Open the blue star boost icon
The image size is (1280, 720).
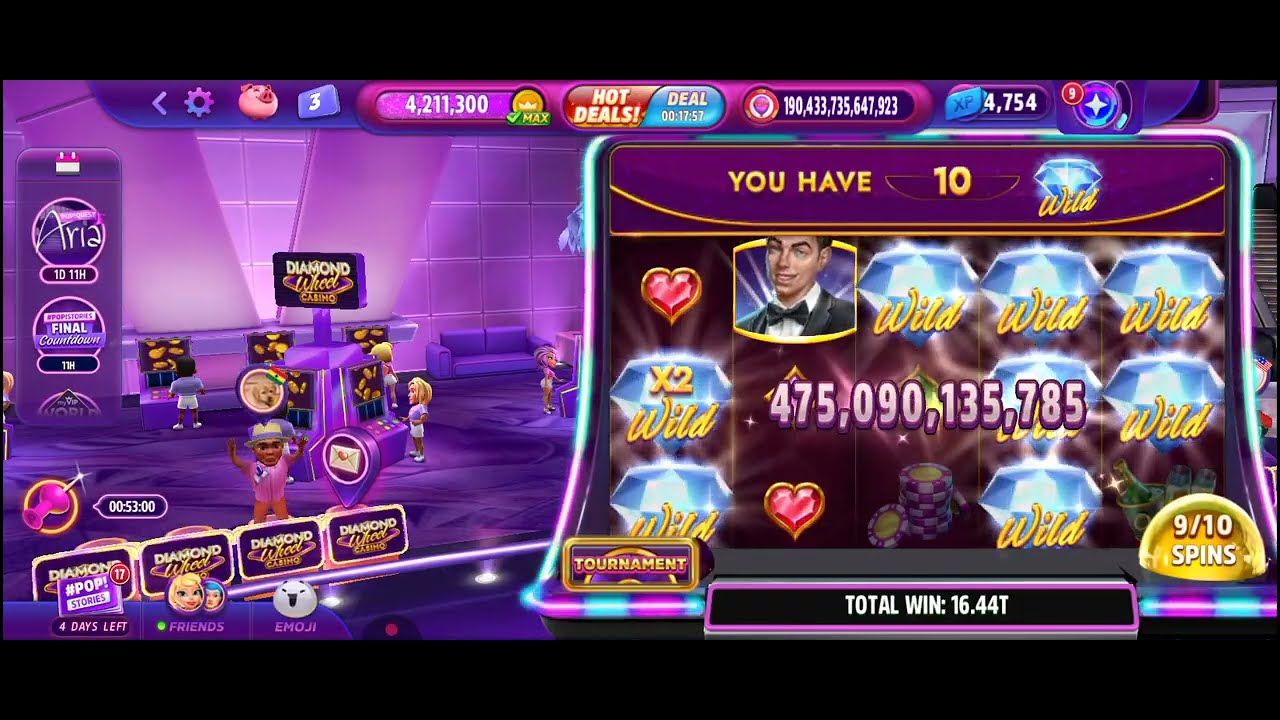click(x=1098, y=106)
